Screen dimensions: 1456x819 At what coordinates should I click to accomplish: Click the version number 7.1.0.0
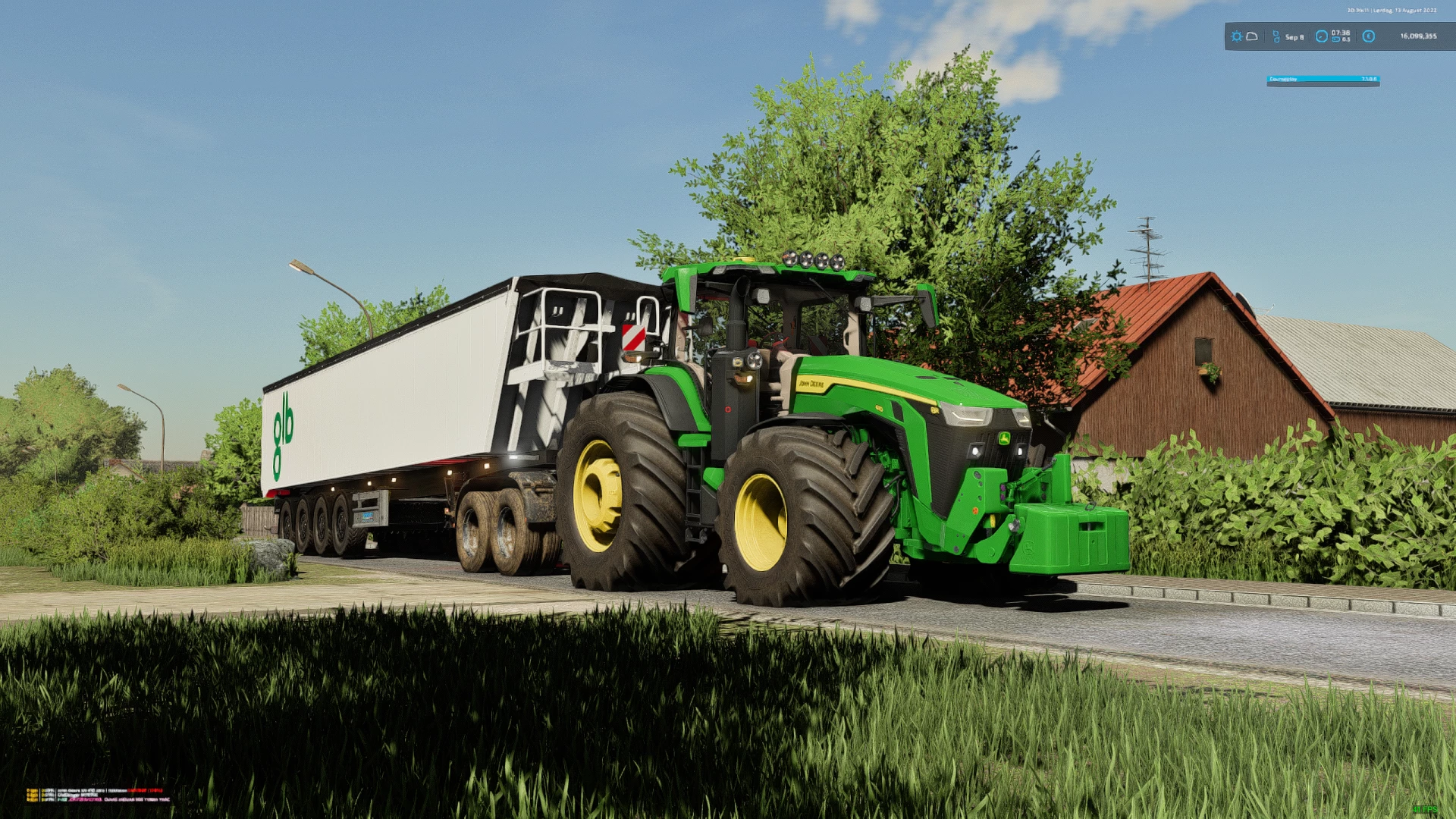click(x=1370, y=80)
